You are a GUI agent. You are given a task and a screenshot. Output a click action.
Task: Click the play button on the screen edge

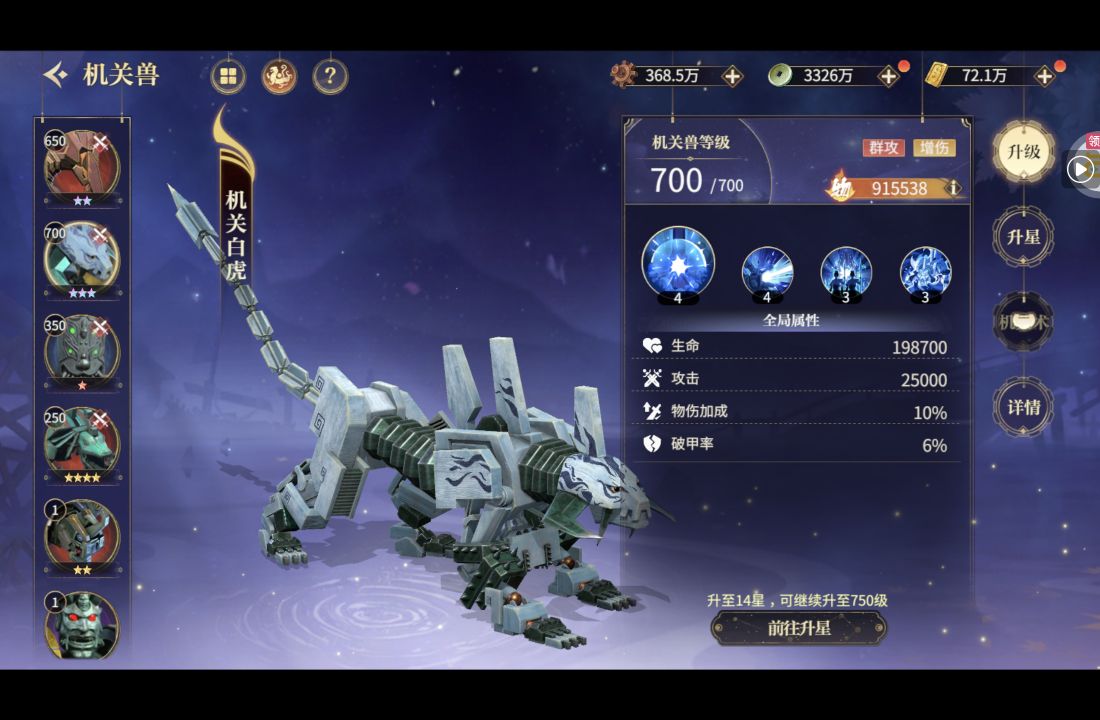pyautogui.click(x=1080, y=169)
